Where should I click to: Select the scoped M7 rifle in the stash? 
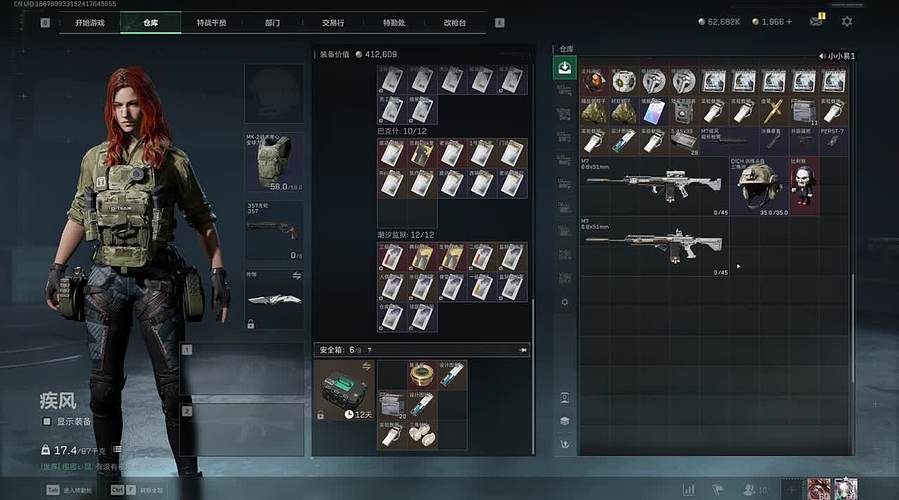[654, 184]
